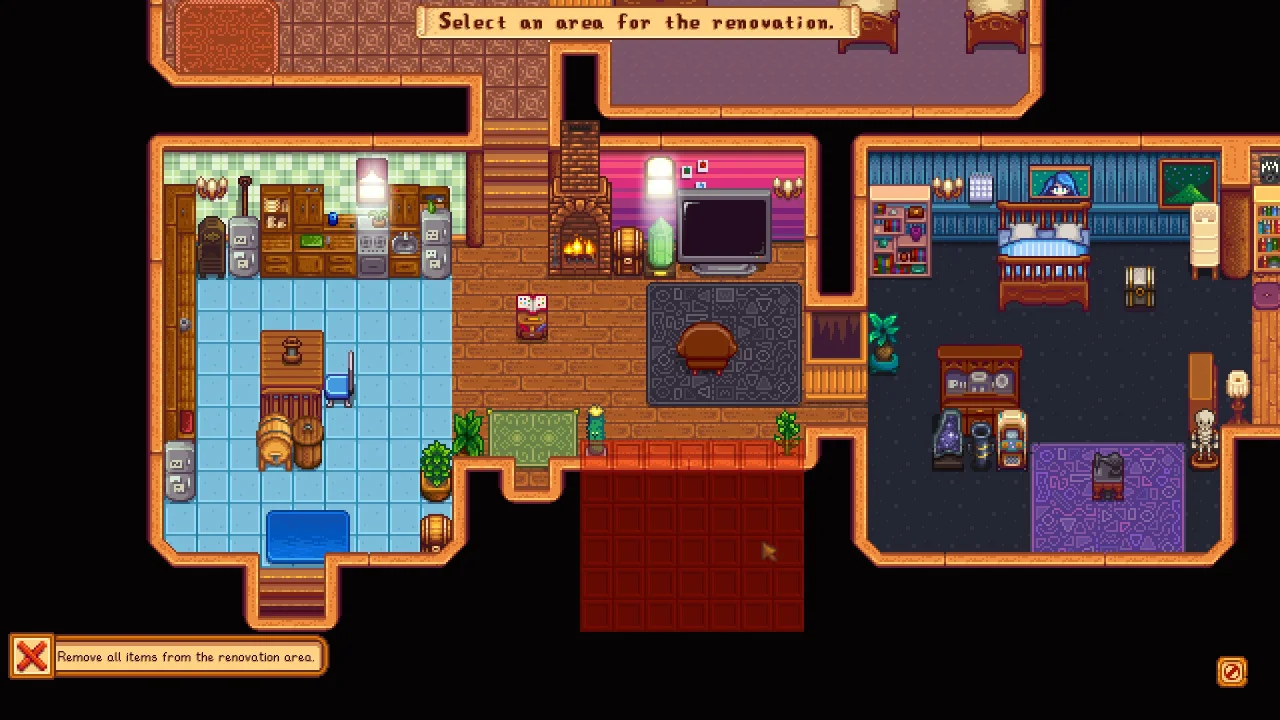
Task: Click the red X remove-items icon
Action: tap(31, 656)
